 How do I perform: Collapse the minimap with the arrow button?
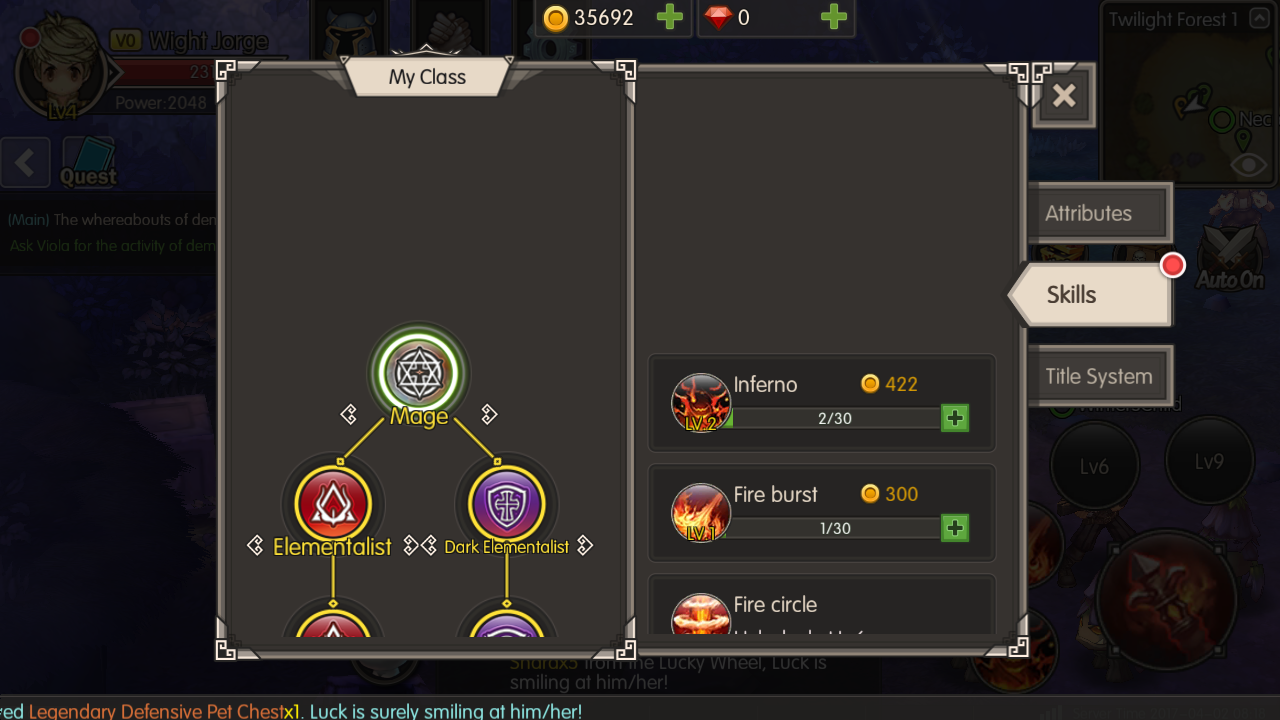click(1260, 20)
